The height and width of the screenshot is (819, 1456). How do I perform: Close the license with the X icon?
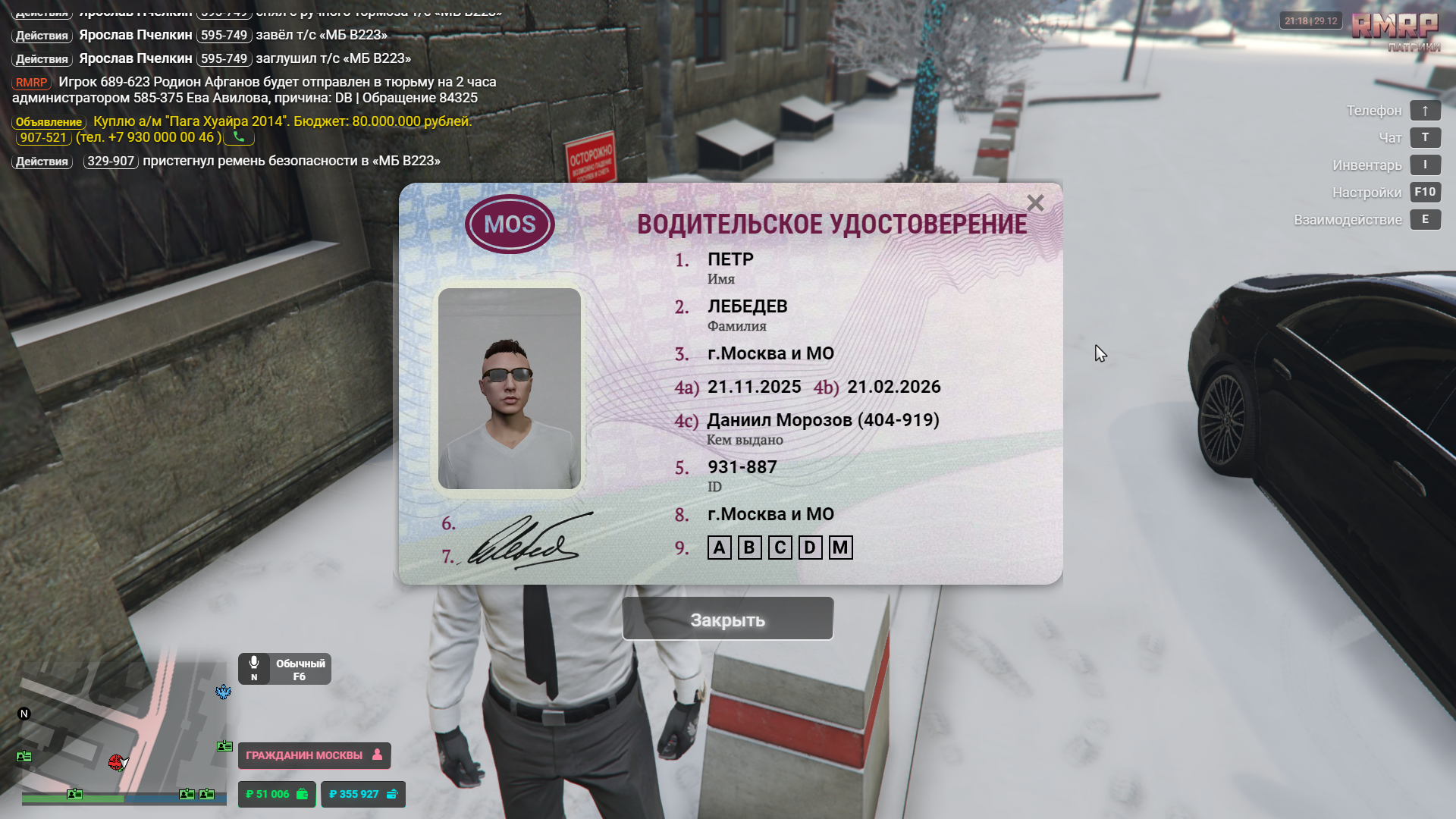click(1035, 203)
